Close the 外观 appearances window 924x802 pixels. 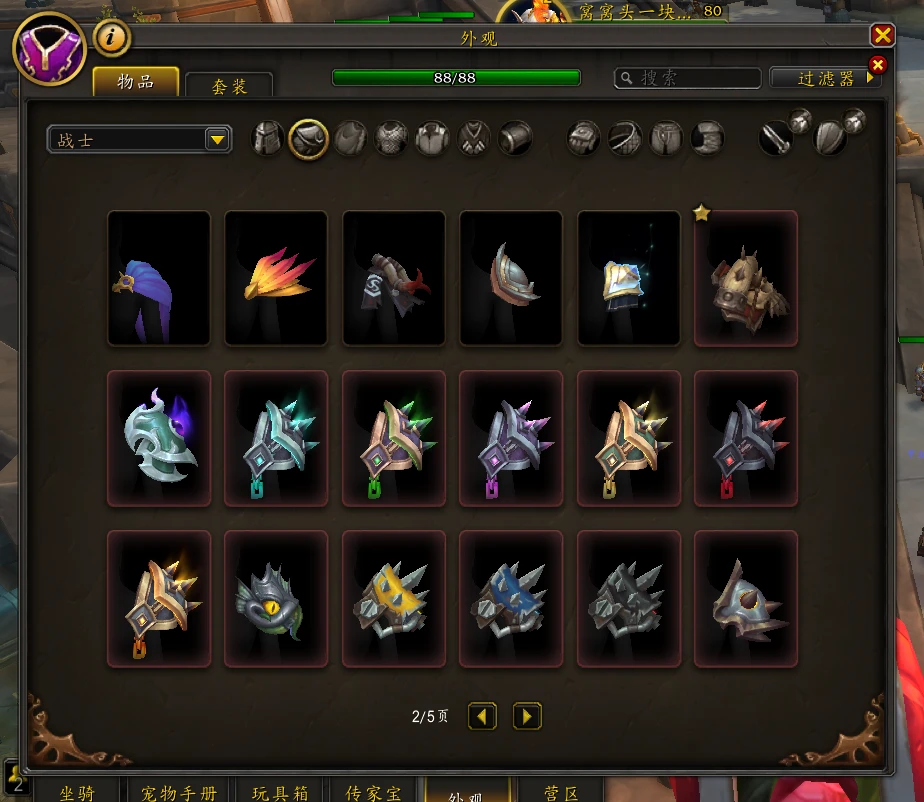(882, 37)
